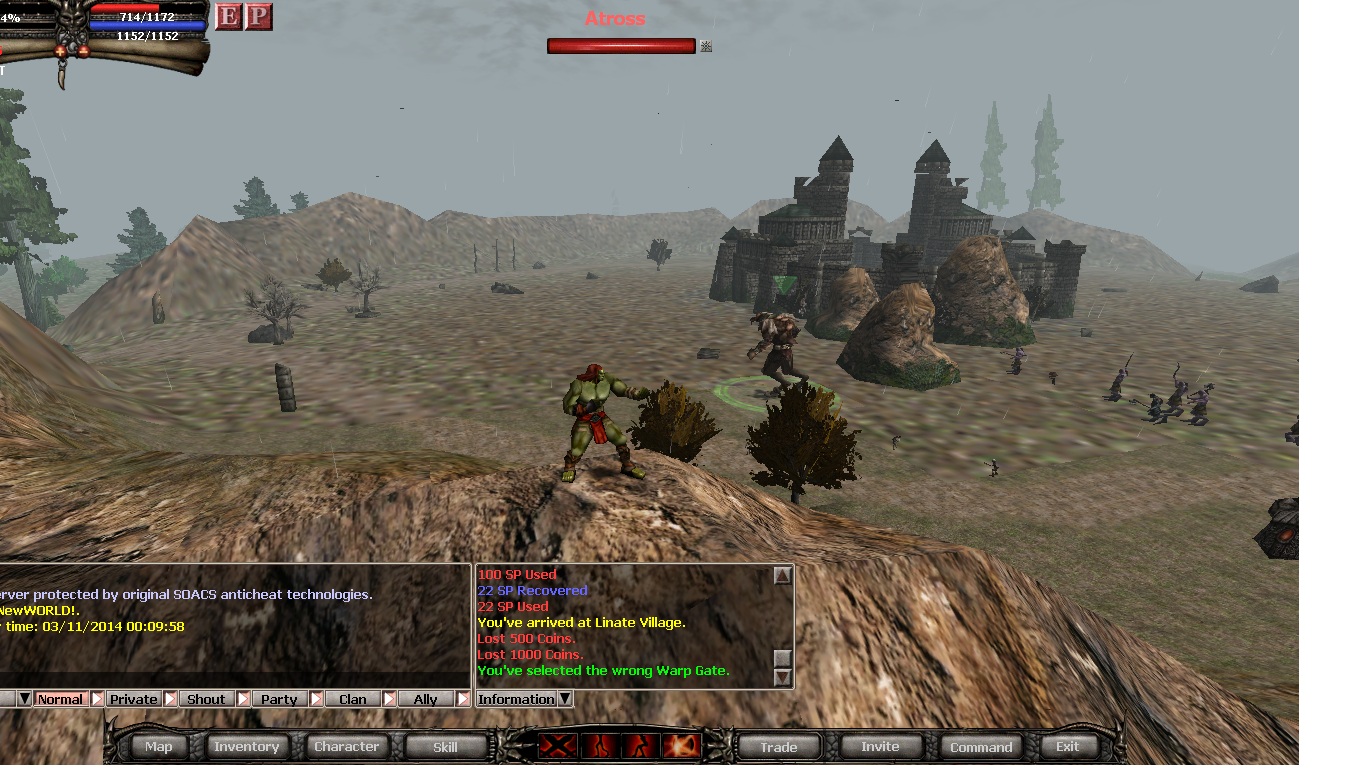Open the Map window
This screenshot has width=1366, height=768.
[159, 746]
